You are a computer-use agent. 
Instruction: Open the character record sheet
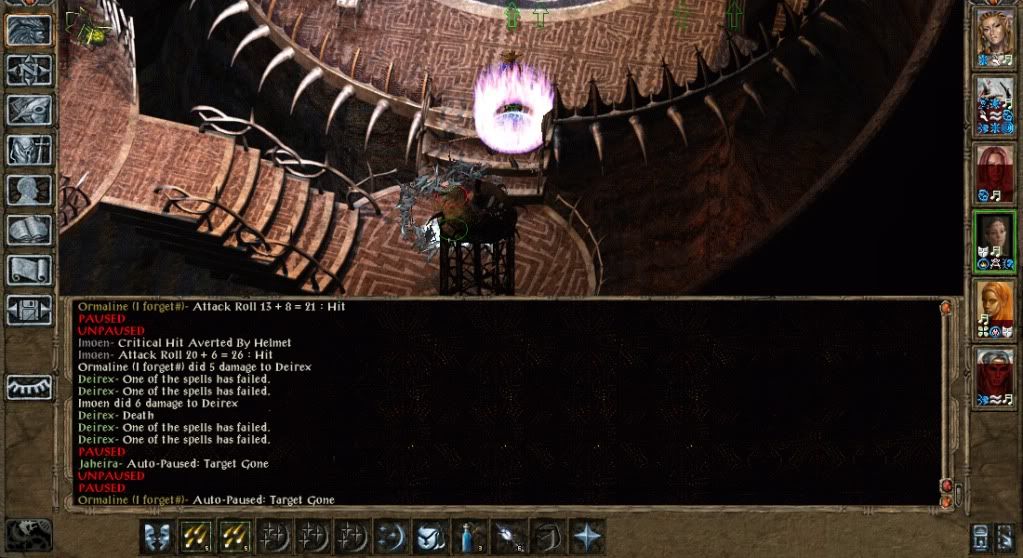(x=29, y=190)
